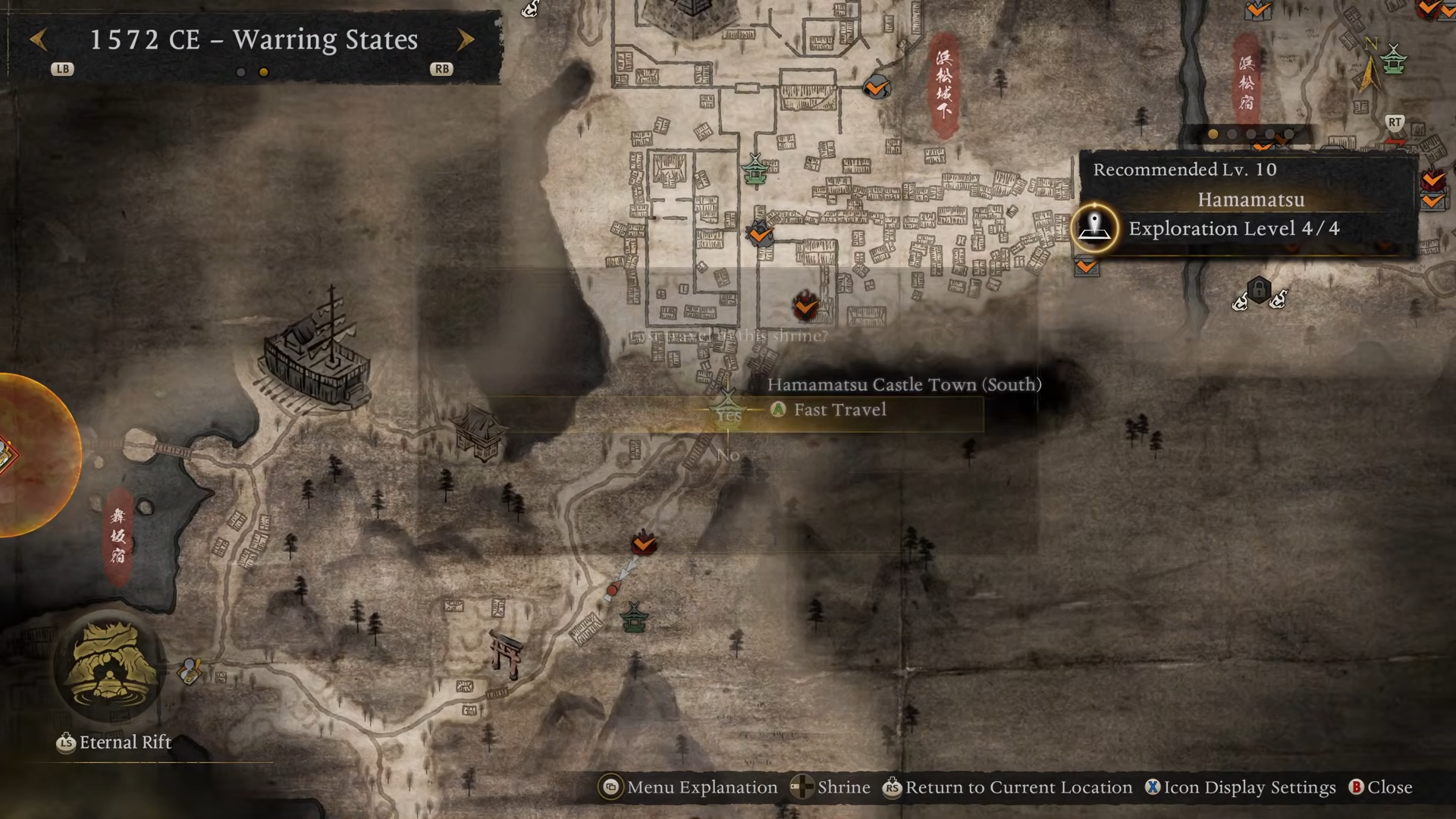Screen dimensions: 1456x819
Task: Close the map screen
Action: click(x=1380, y=788)
